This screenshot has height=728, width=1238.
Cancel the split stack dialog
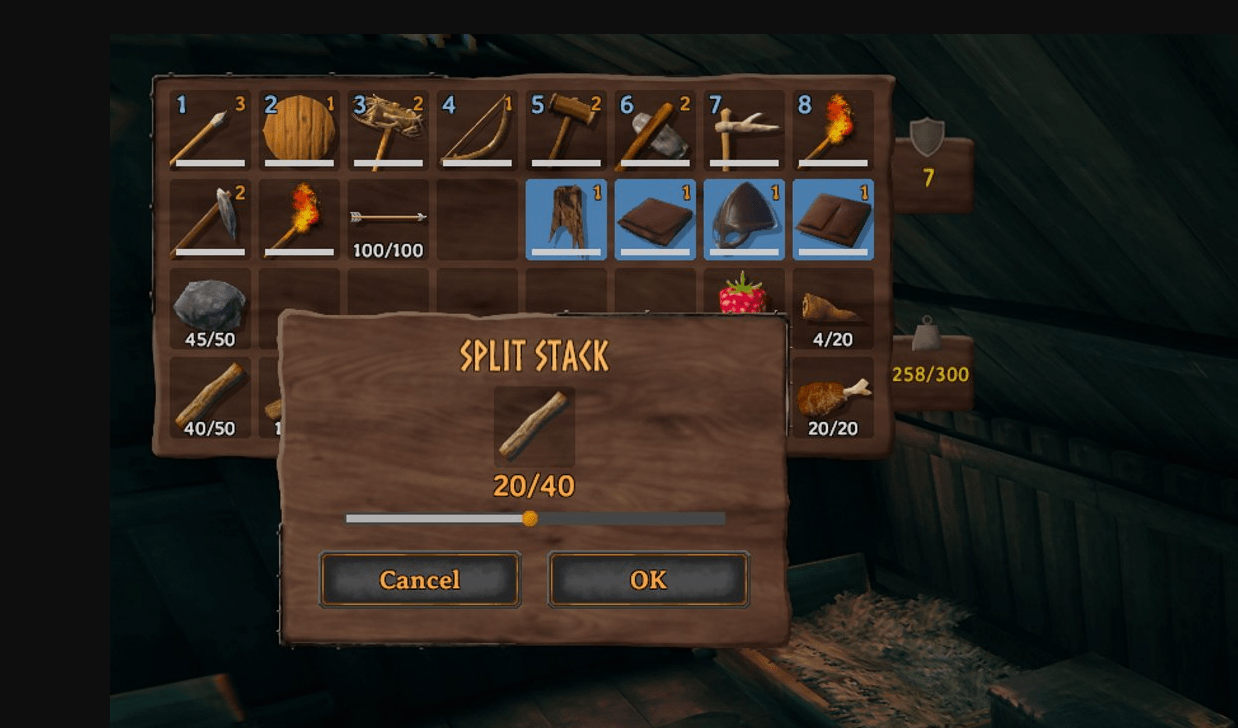click(x=420, y=580)
